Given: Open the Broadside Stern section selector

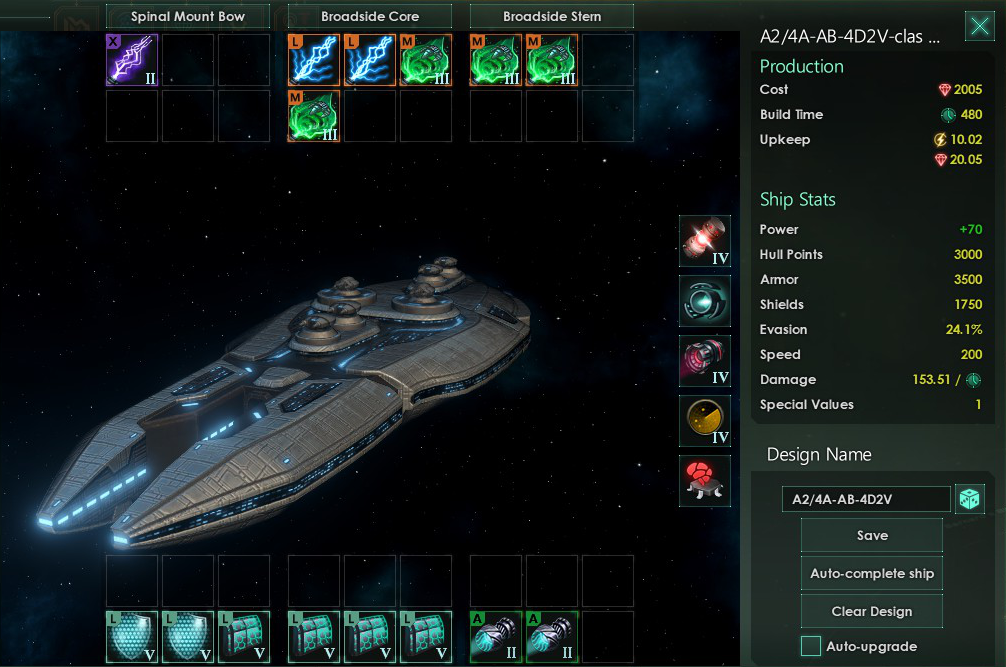Looking at the screenshot, I should click(551, 16).
